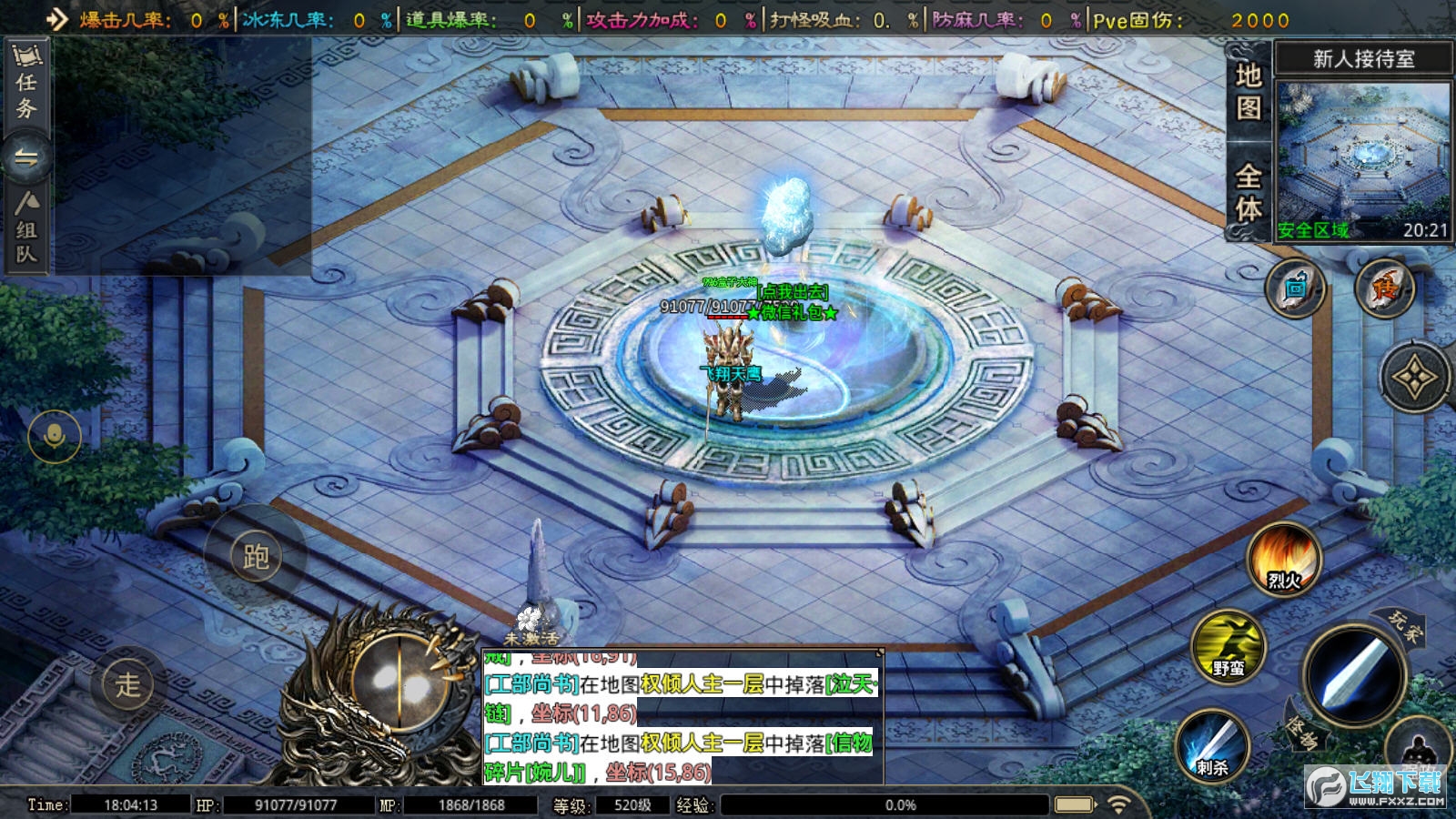This screenshot has height=819, width=1456.
Task: Activate the 刺杀 stab skill
Action: pos(1212,746)
